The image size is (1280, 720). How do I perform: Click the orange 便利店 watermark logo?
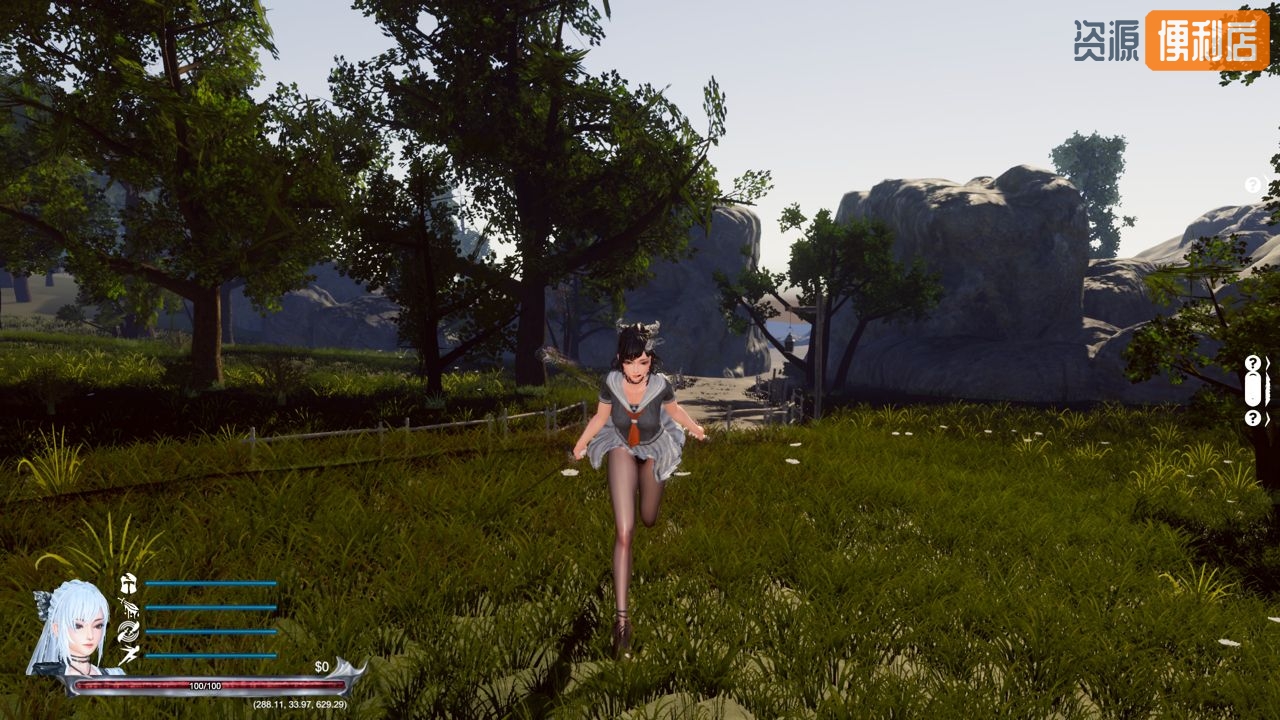[1206, 40]
